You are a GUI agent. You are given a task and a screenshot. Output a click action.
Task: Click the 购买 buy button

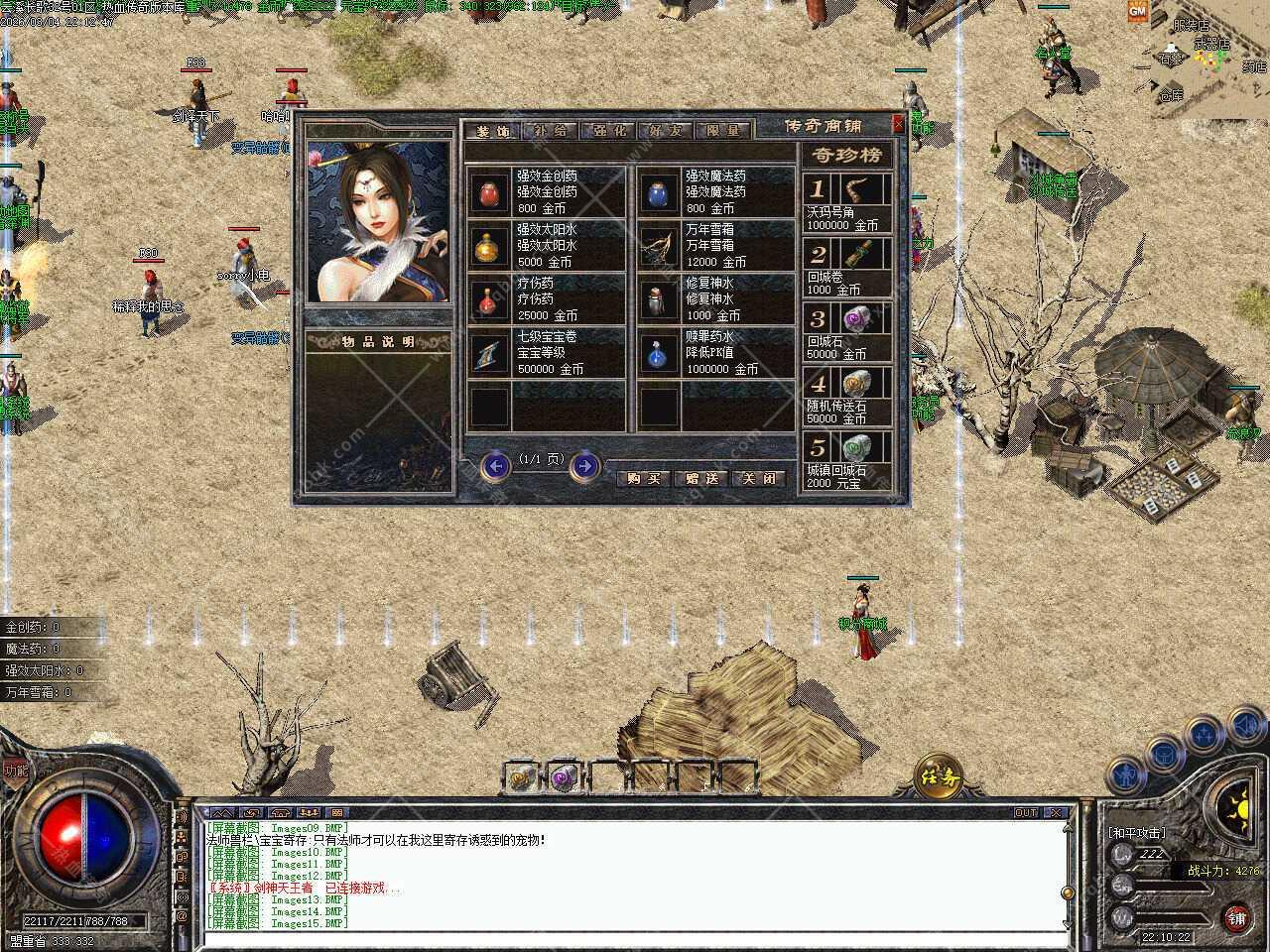643,478
